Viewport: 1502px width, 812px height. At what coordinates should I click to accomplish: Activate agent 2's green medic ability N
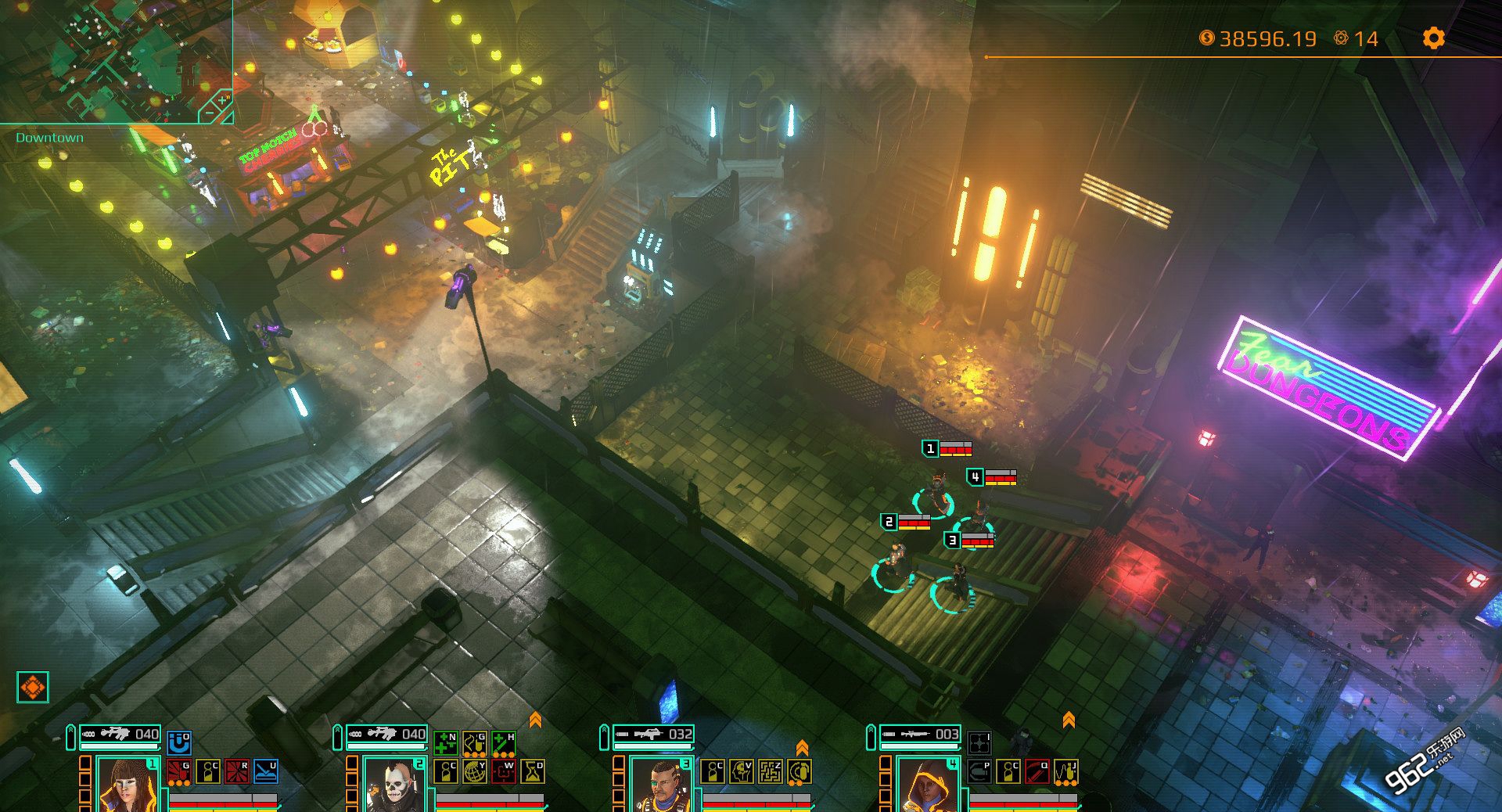tap(446, 742)
